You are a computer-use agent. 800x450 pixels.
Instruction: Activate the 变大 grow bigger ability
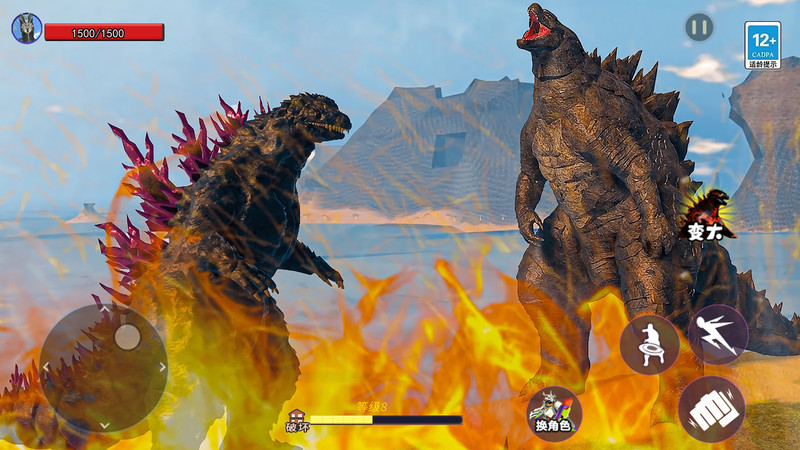(708, 212)
